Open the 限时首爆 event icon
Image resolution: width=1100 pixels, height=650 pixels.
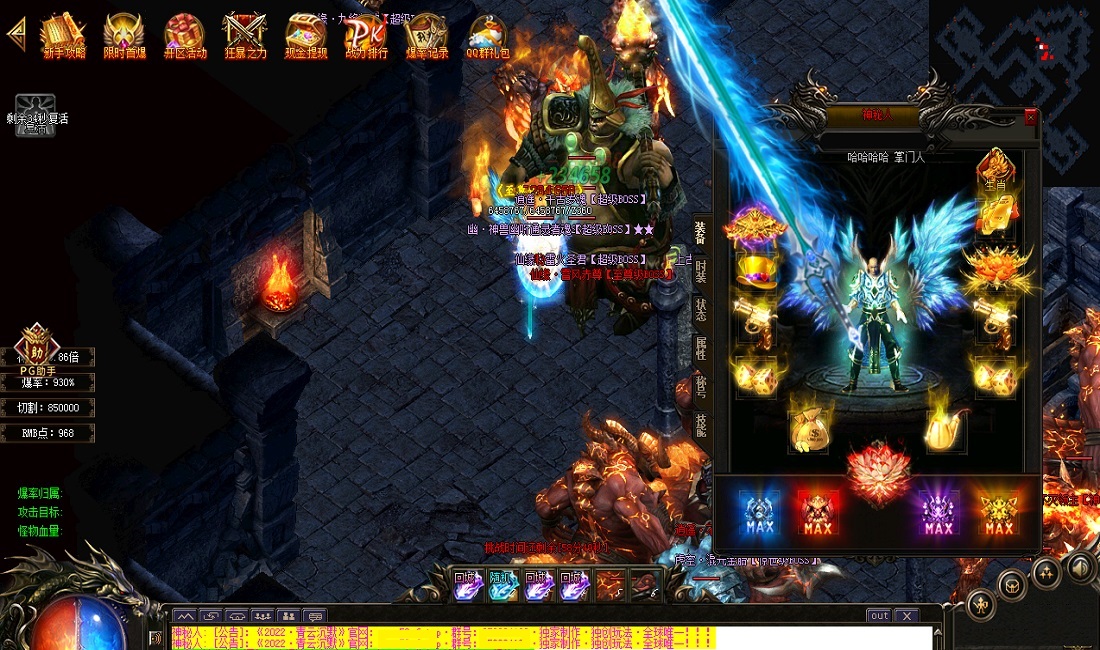point(124,36)
